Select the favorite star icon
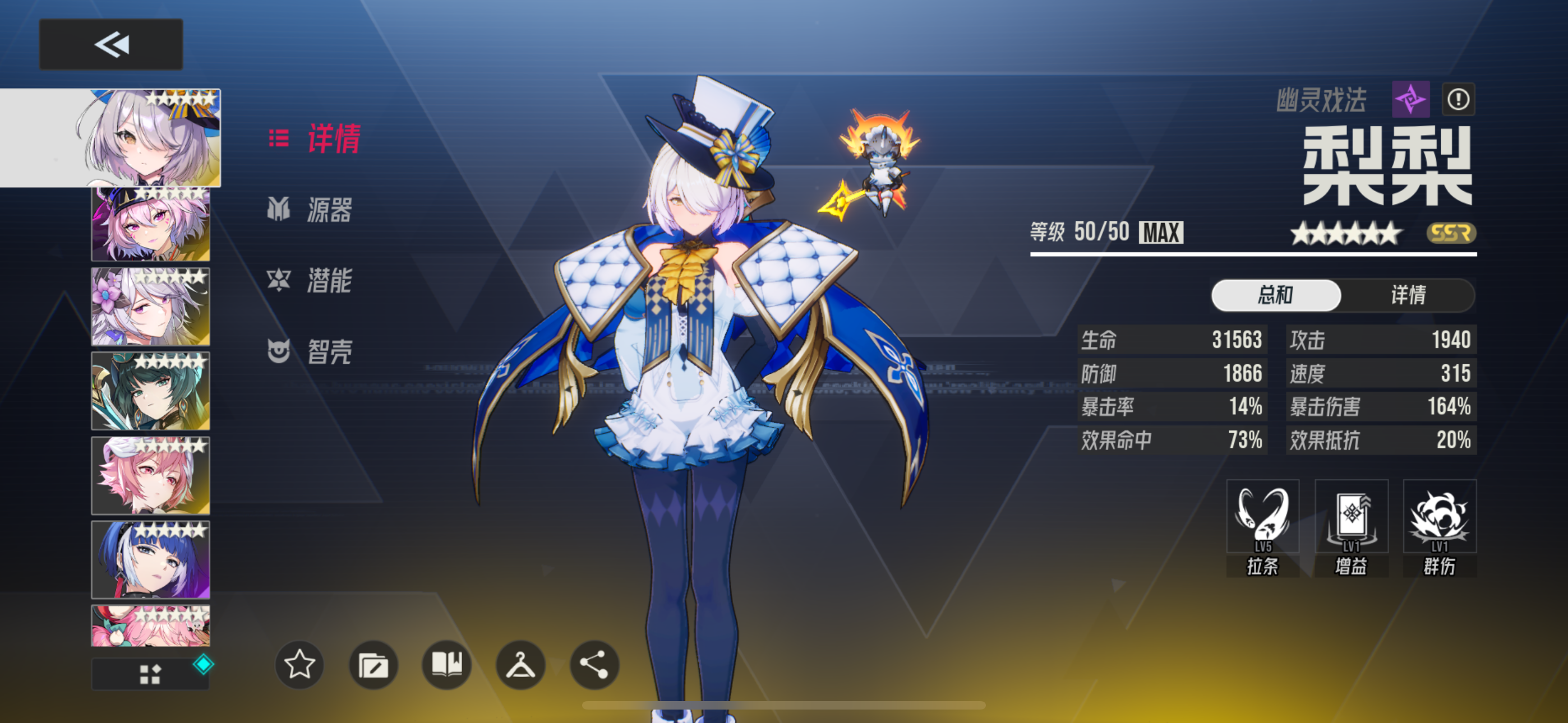1568x723 pixels. point(299,666)
